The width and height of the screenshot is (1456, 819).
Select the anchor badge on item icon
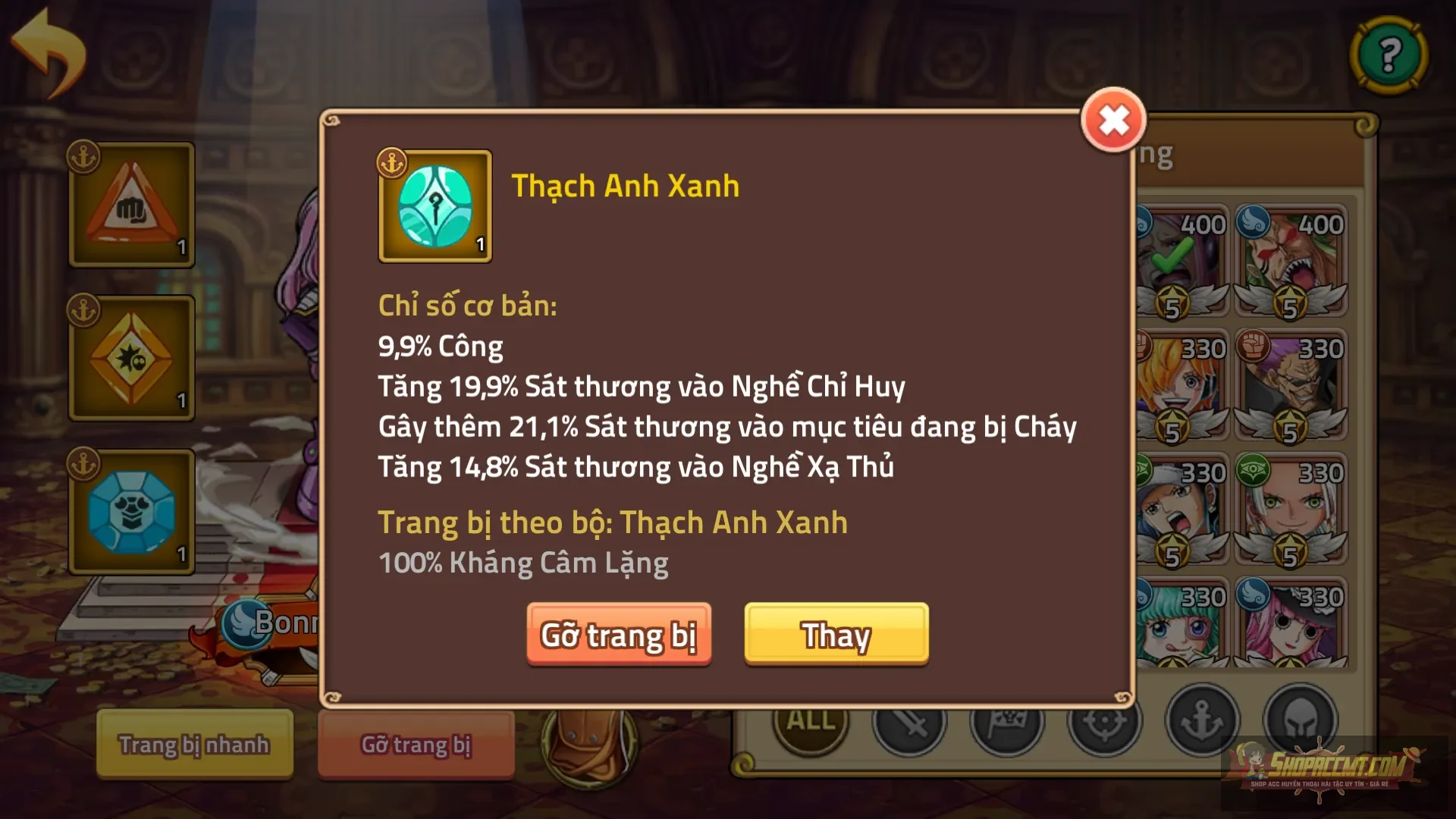pyautogui.click(x=391, y=162)
